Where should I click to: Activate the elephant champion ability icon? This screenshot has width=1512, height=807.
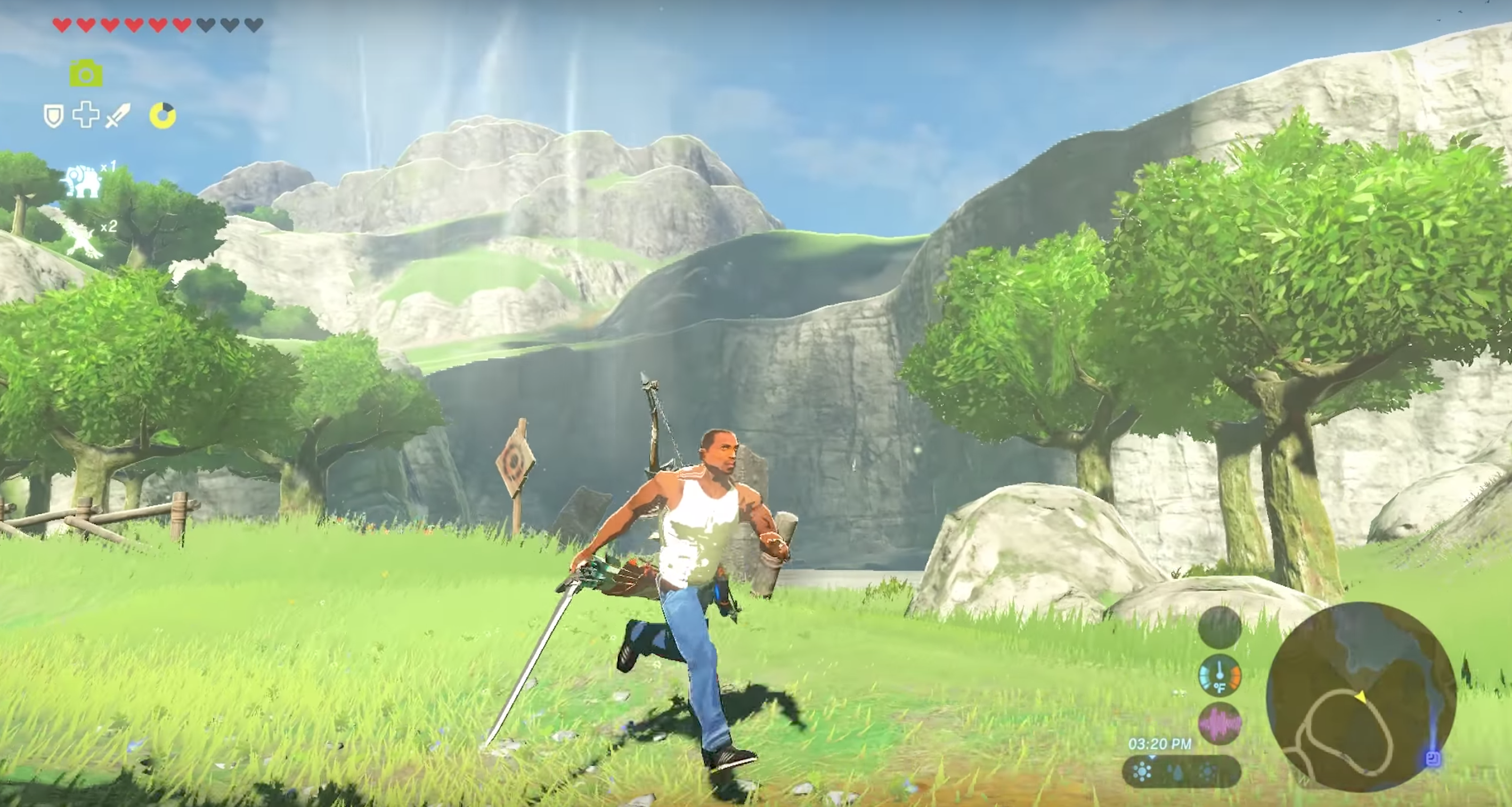[83, 181]
